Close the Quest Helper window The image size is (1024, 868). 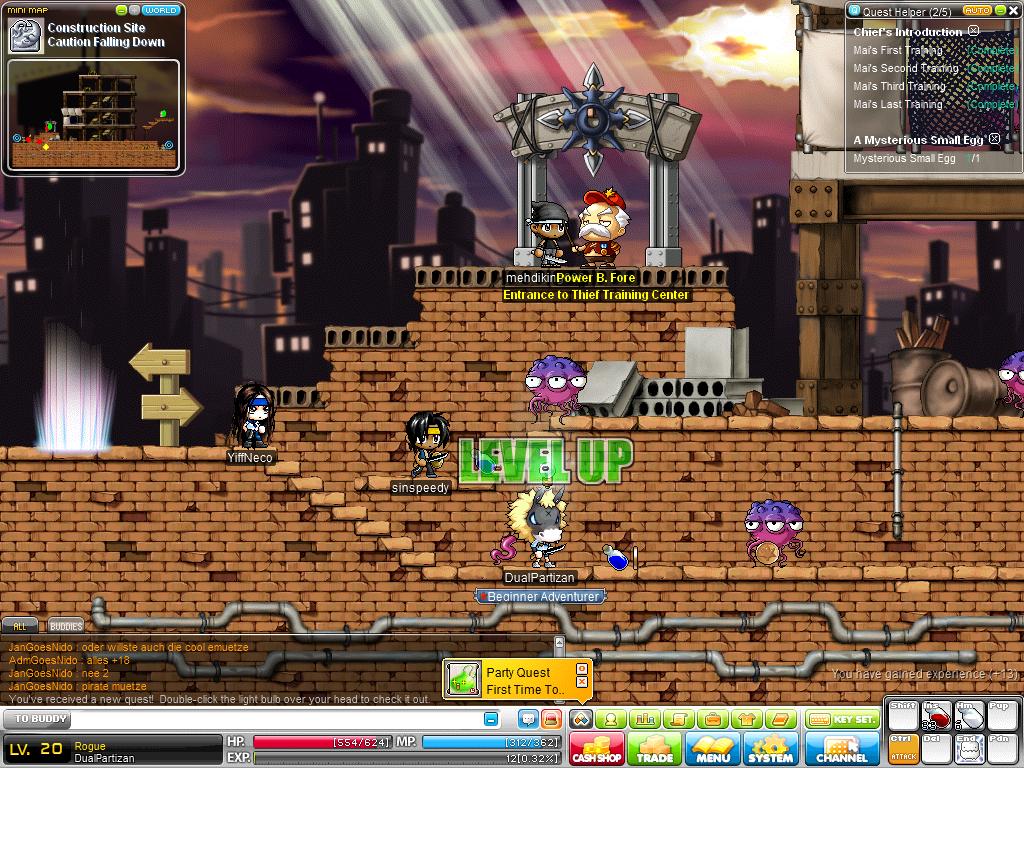click(x=1013, y=11)
